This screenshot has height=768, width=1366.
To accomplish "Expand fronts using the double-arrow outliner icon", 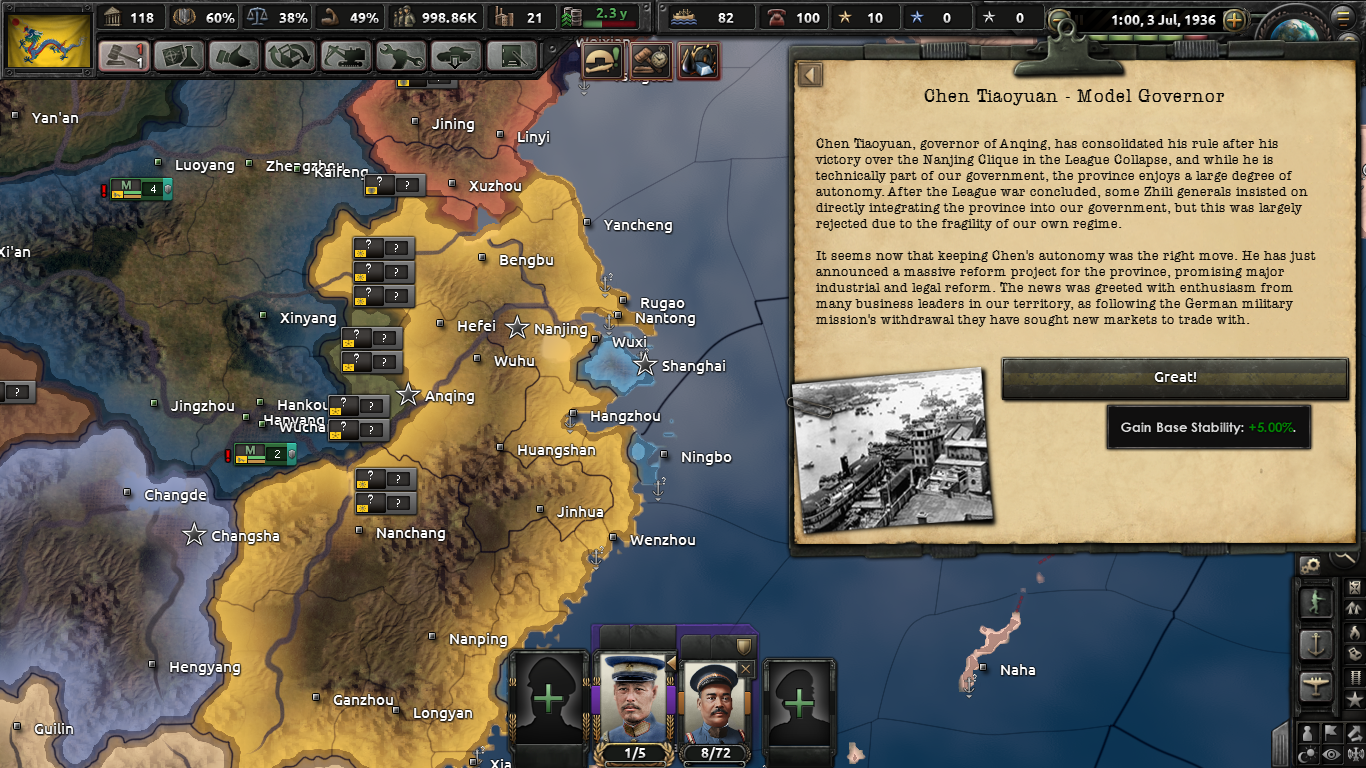I will (x=1354, y=607).
